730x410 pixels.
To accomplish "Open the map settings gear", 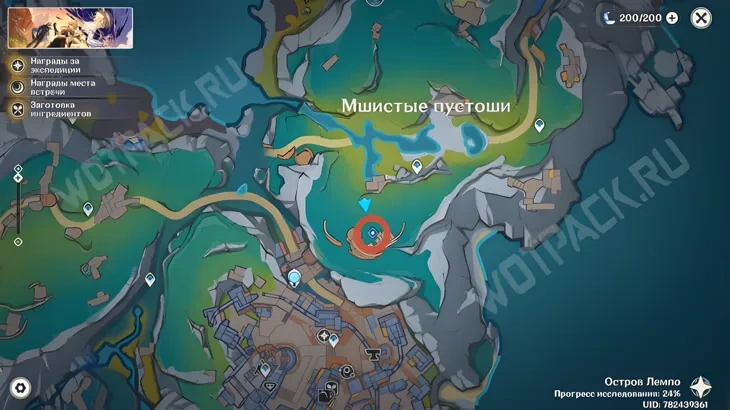I will 19,387.
